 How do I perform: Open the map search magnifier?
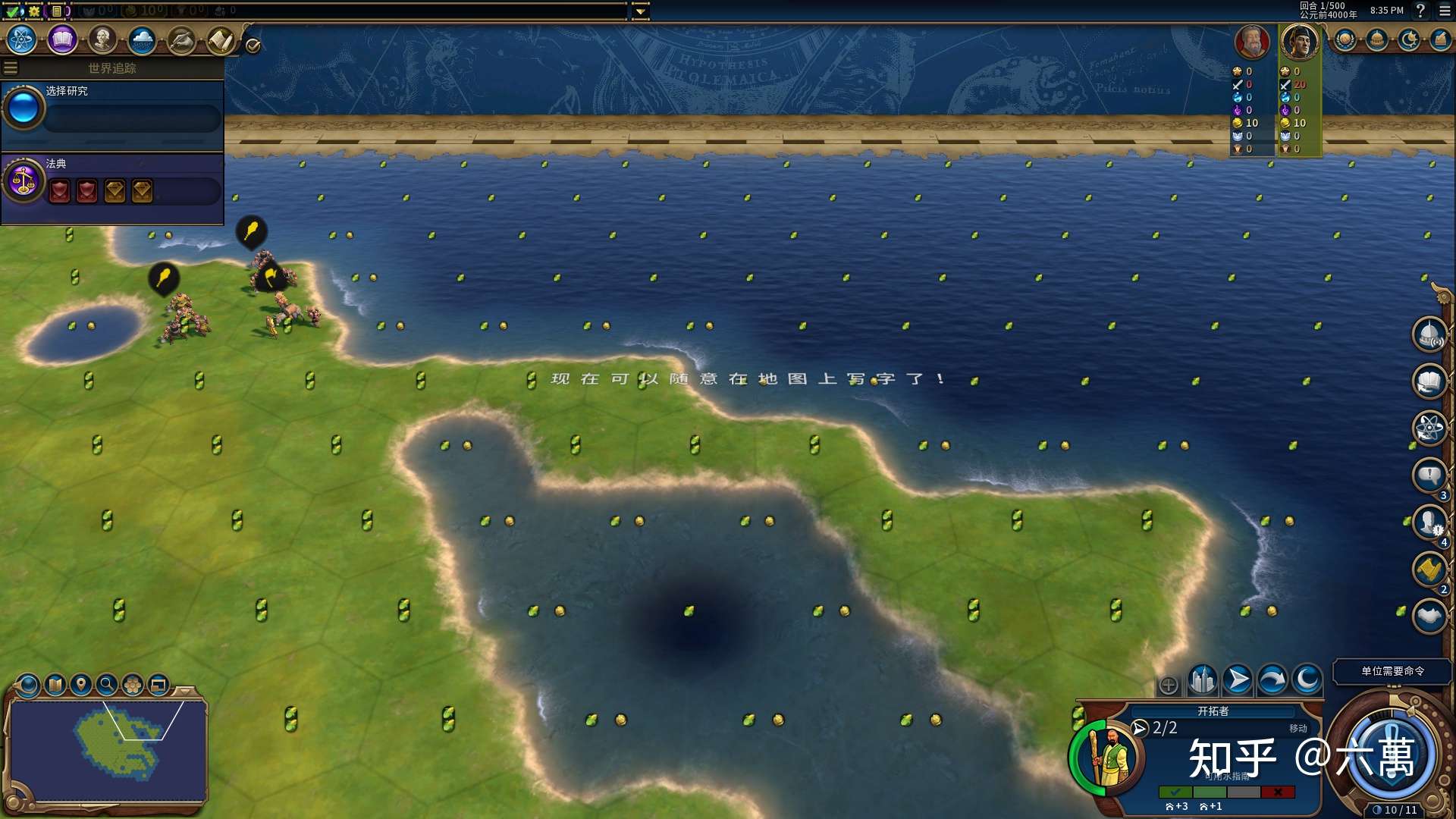coord(107,685)
